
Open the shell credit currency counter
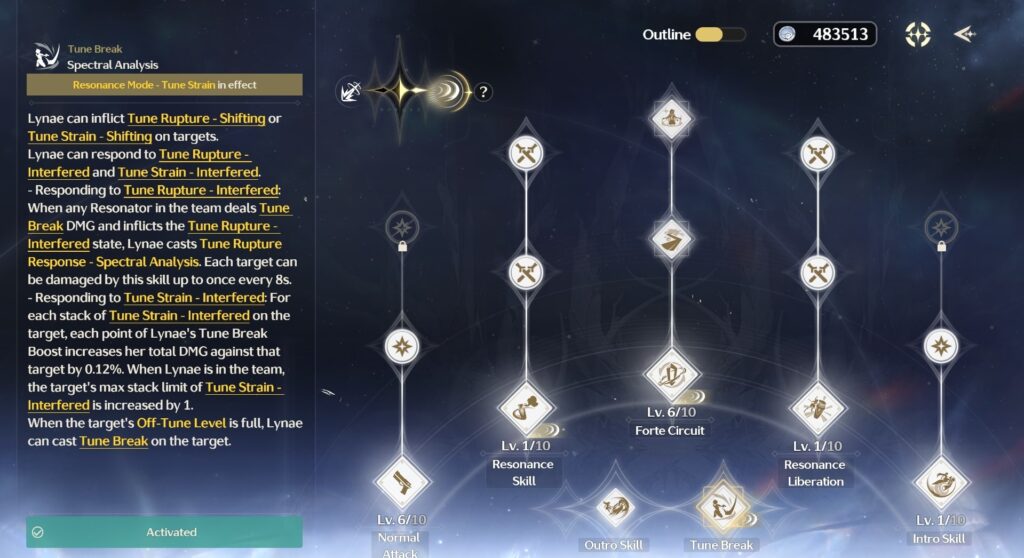pyautogui.click(x=825, y=34)
